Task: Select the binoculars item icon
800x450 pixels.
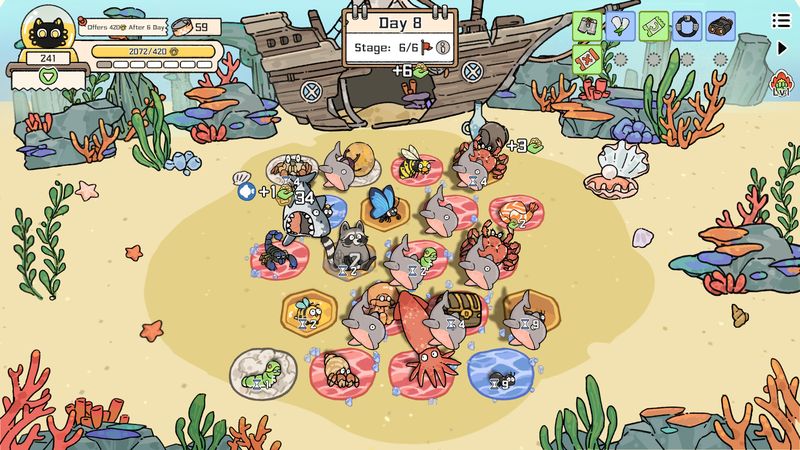Action: pos(719,23)
